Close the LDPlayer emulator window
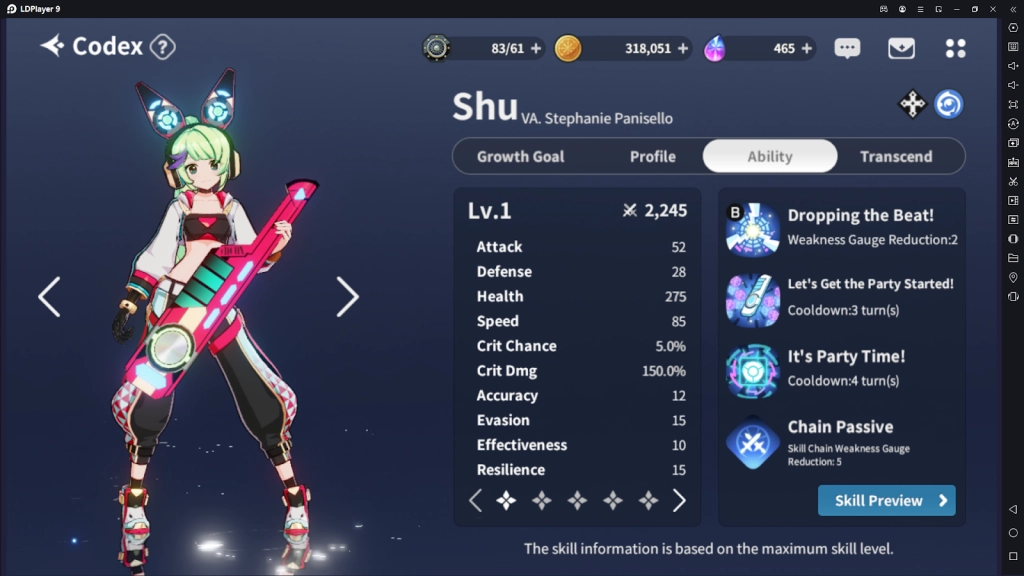The image size is (1024, 576). tap(991, 9)
